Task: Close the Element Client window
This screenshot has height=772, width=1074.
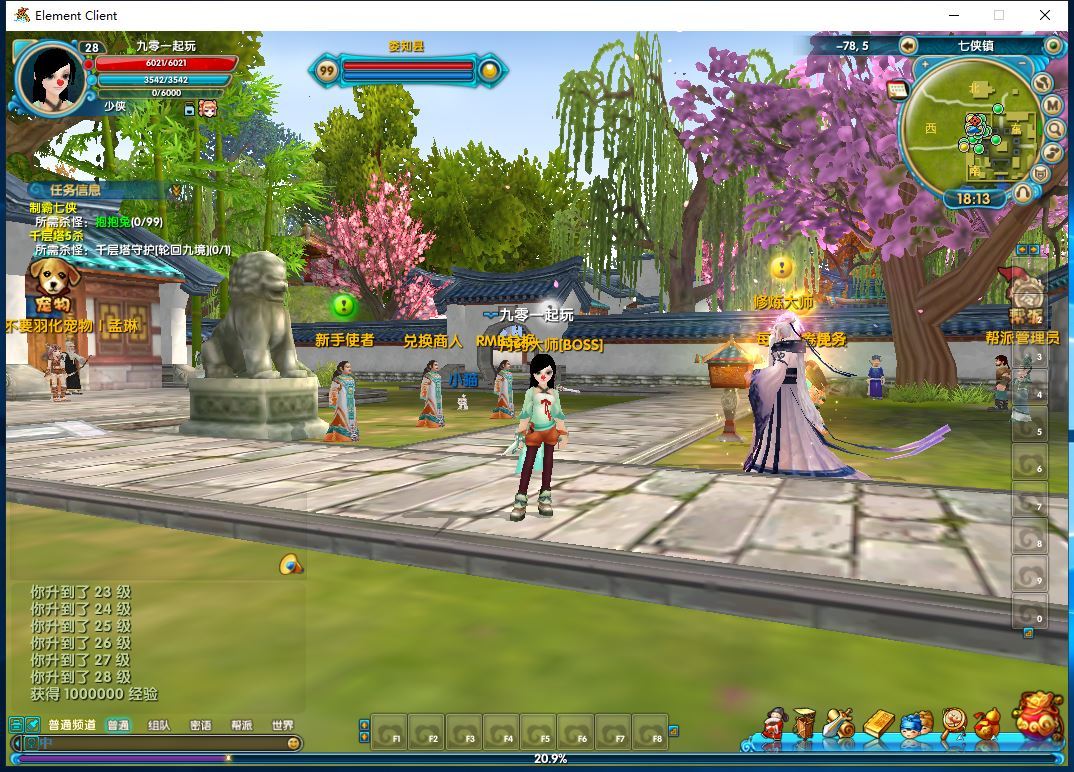Action: pyautogui.click(x=1045, y=15)
